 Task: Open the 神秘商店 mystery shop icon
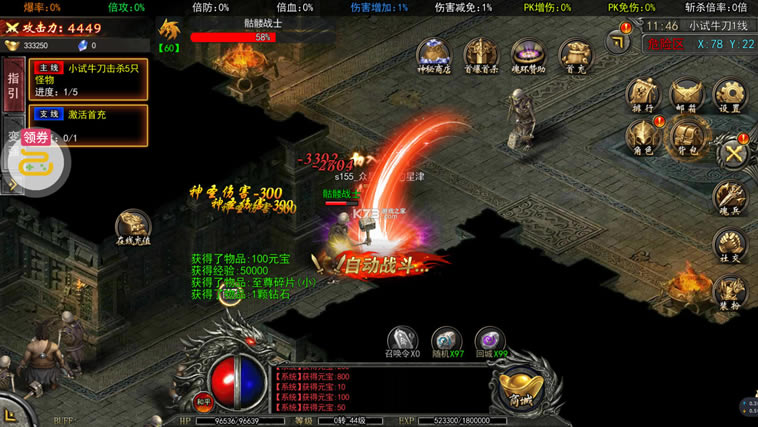433,54
